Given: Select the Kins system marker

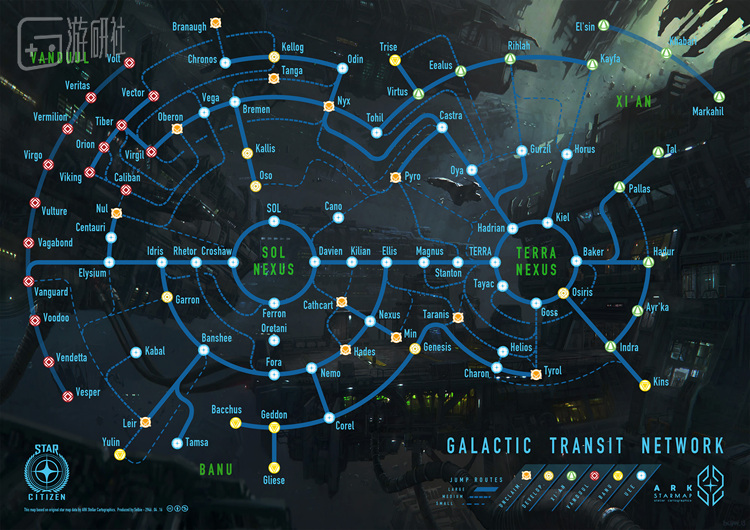Looking at the screenshot, I should click(x=640, y=382).
